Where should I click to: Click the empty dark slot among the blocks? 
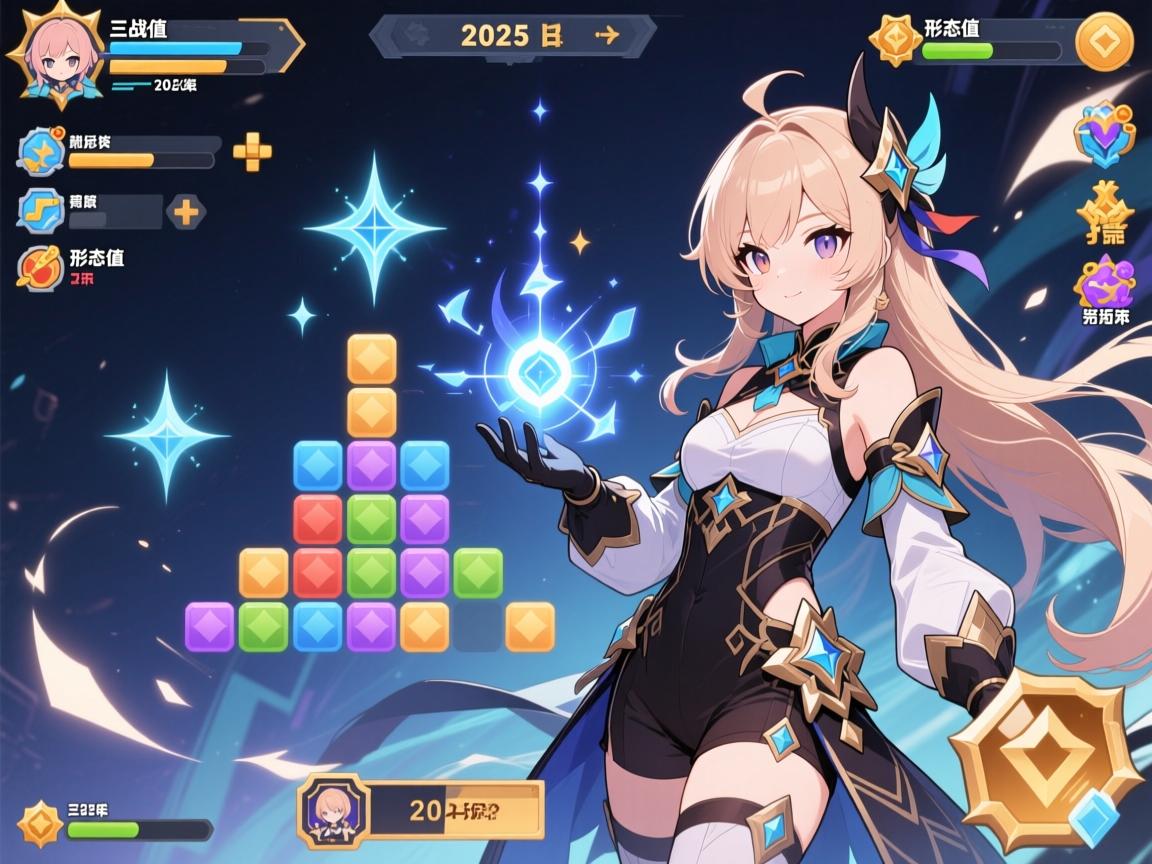pyautogui.click(x=478, y=627)
